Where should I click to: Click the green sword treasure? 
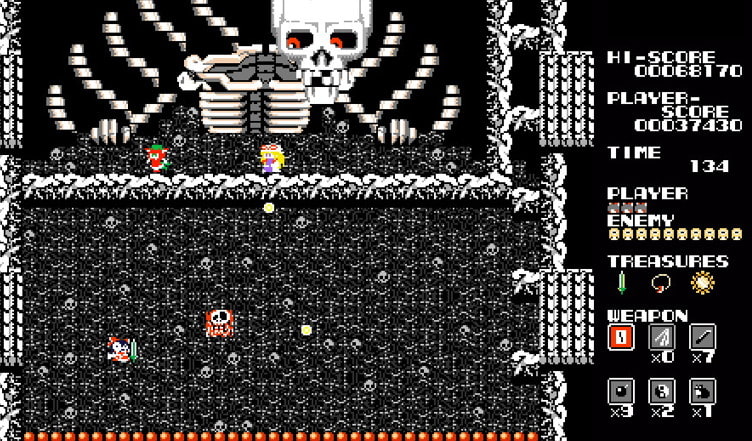point(621,284)
